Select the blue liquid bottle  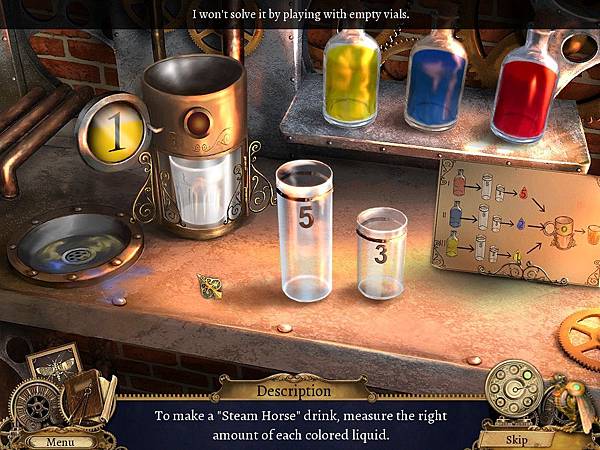pyautogui.click(x=435, y=82)
